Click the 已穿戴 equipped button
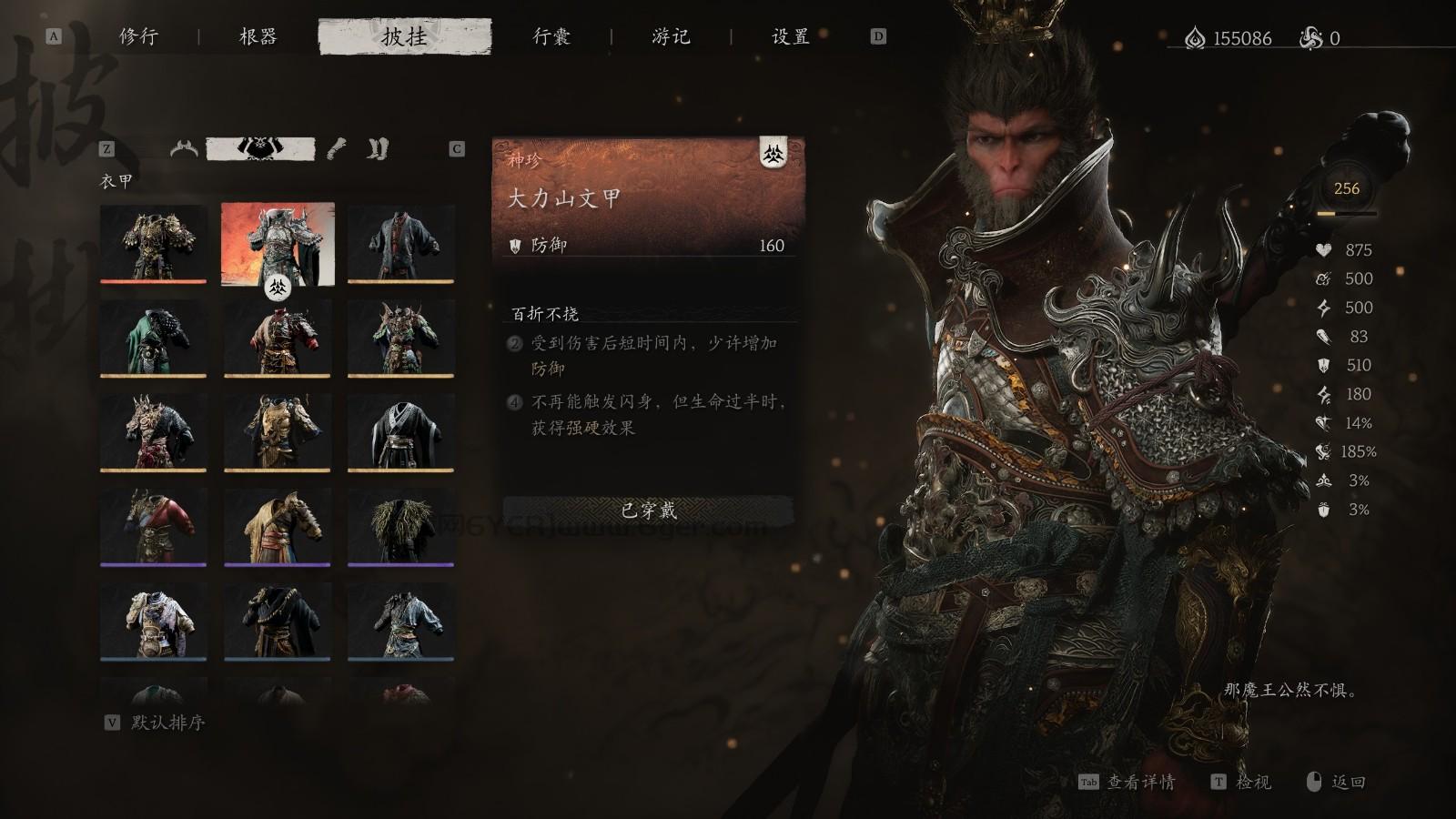Viewport: 1456px width, 819px height. click(x=648, y=511)
